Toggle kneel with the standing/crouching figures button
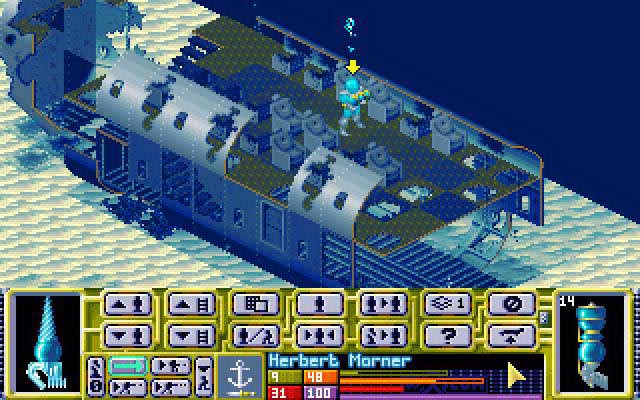Screen dimensions: 640x400 click(x=255, y=334)
